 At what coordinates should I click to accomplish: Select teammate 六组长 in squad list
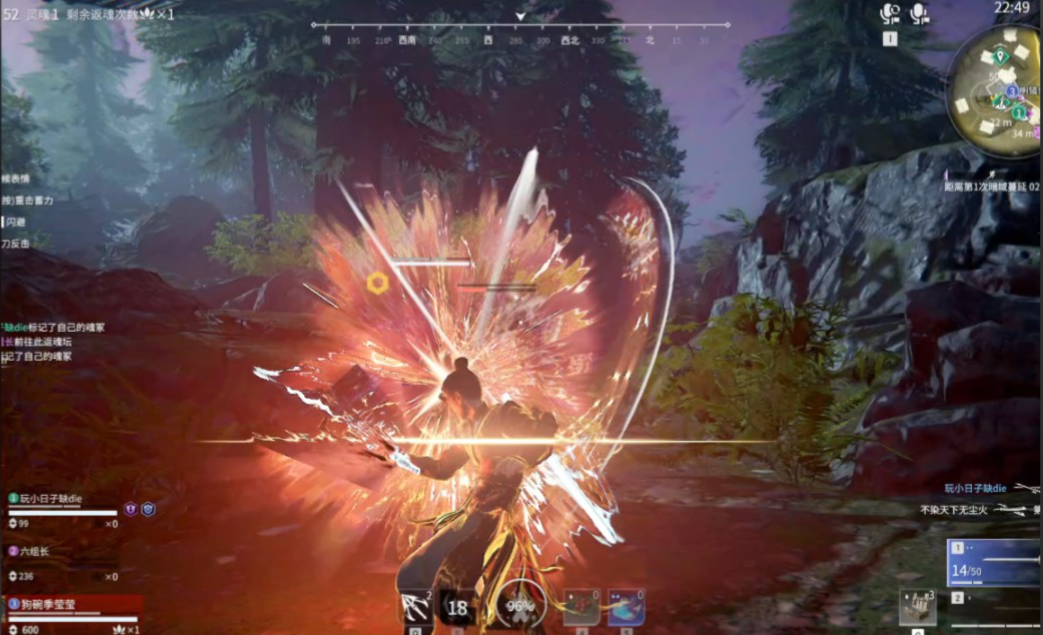36,551
